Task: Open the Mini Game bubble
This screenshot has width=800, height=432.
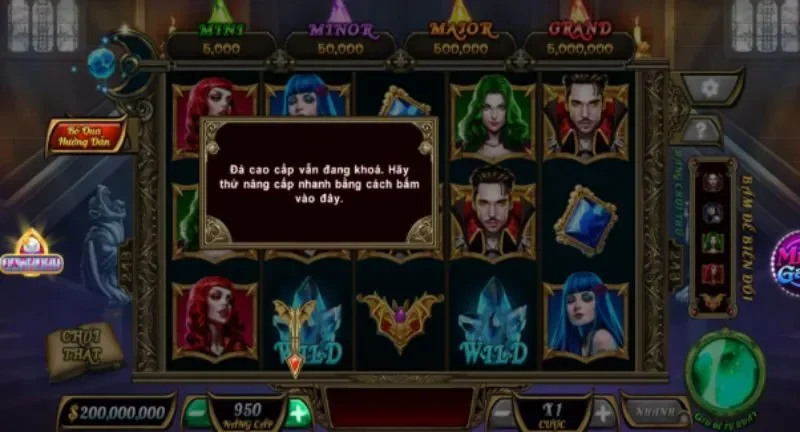Action: pyautogui.click(x=786, y=263)
